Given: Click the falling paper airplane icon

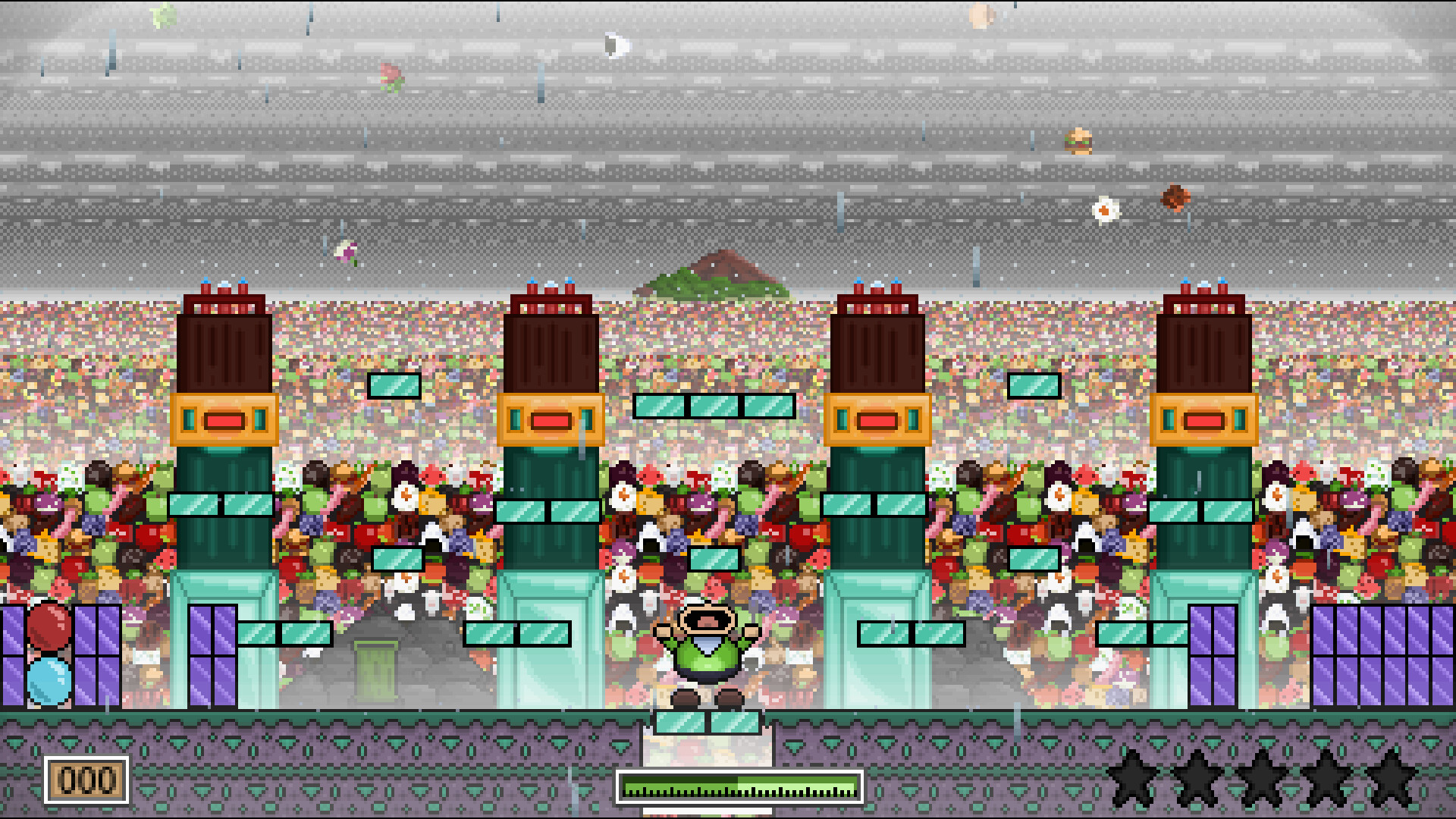Looking at the screenshot, I should click(x=614, y=44).
